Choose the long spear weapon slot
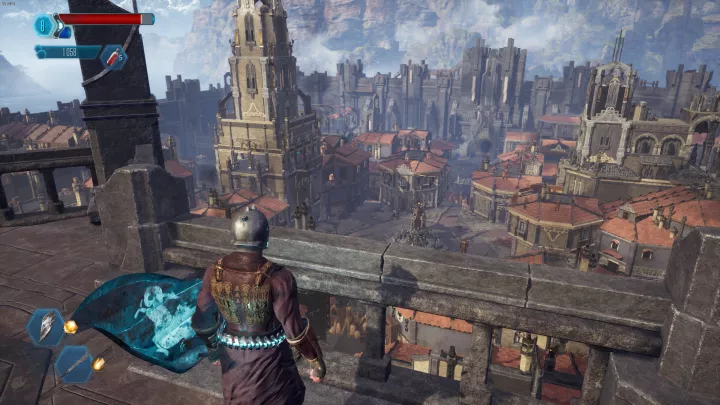 click(73, 364)
